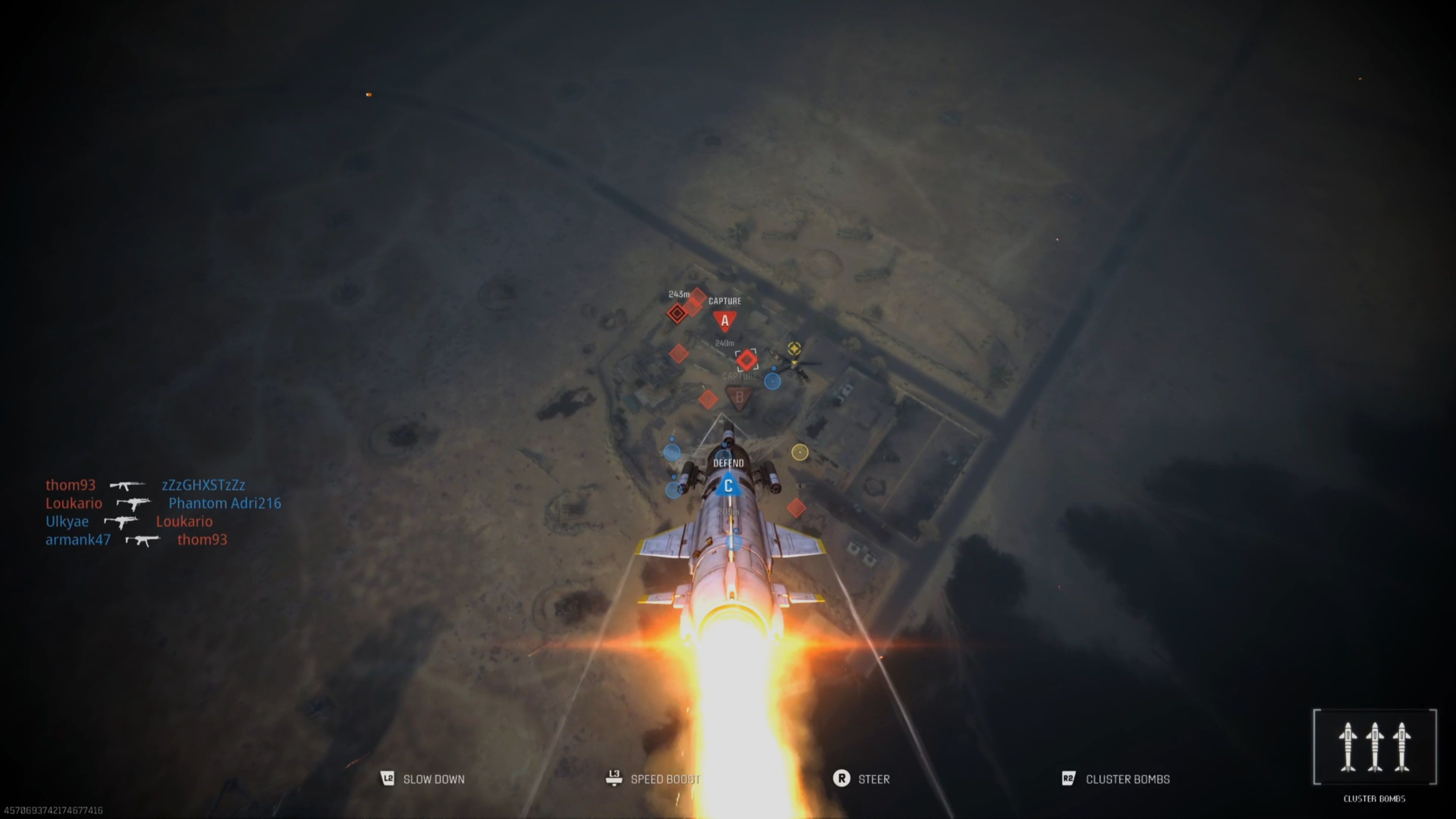
Task: Click the L2 button prompt icon
Action: click(x=388, y=779)
